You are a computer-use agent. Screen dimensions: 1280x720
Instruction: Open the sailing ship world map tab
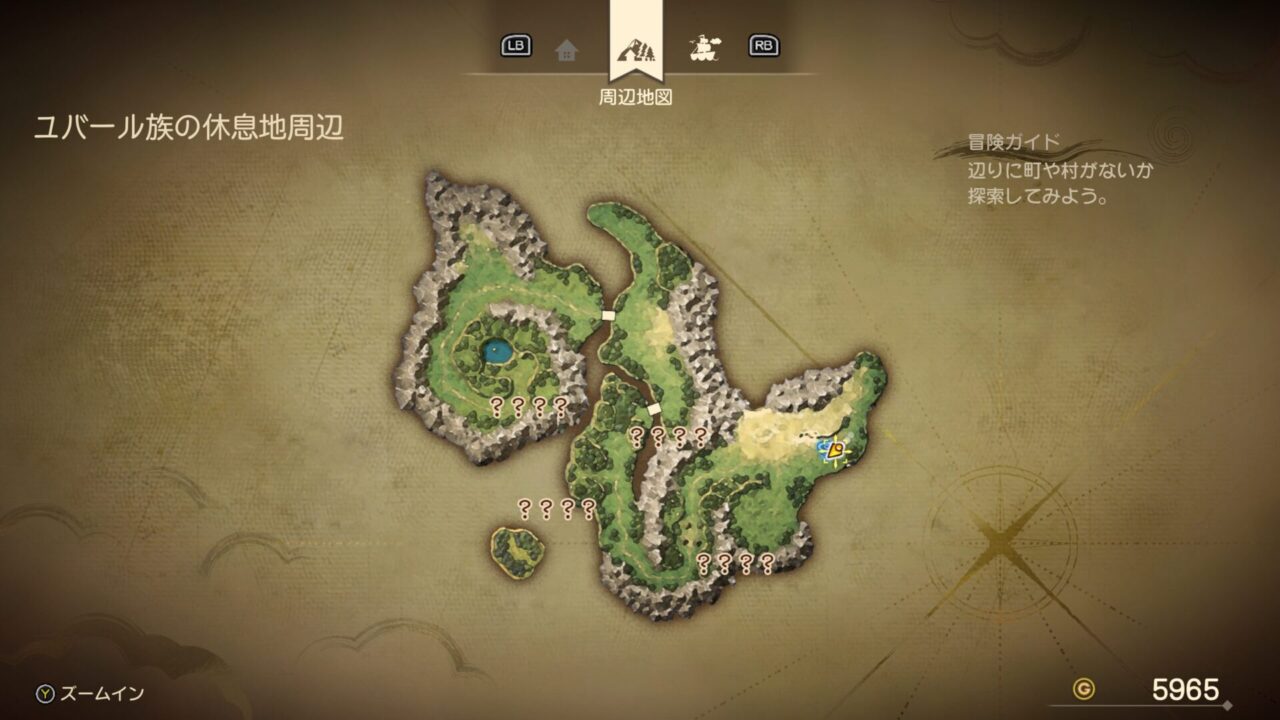click(x=706, y=47)
